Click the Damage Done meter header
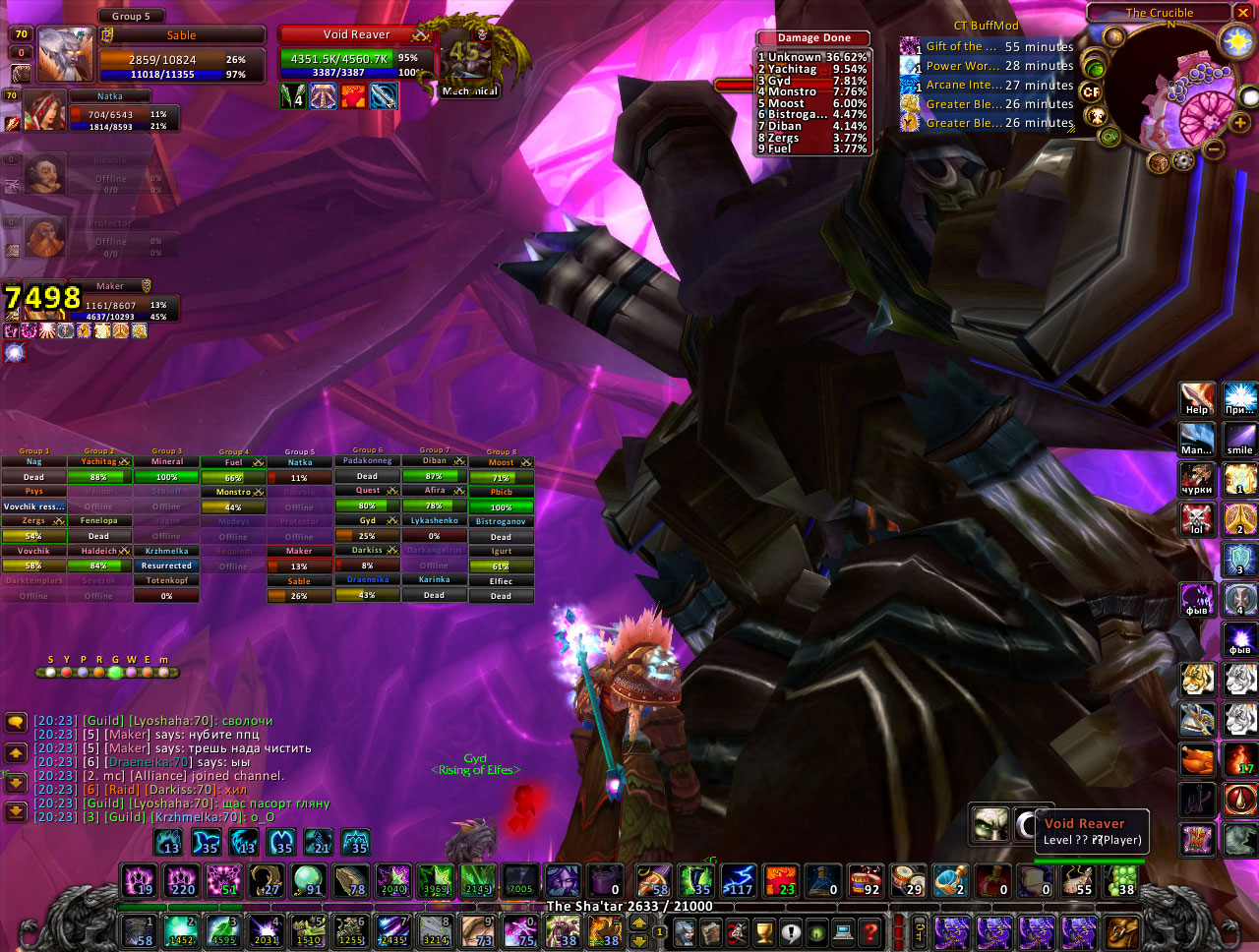The image size is (1259, 952). click(x=813, y=38)
